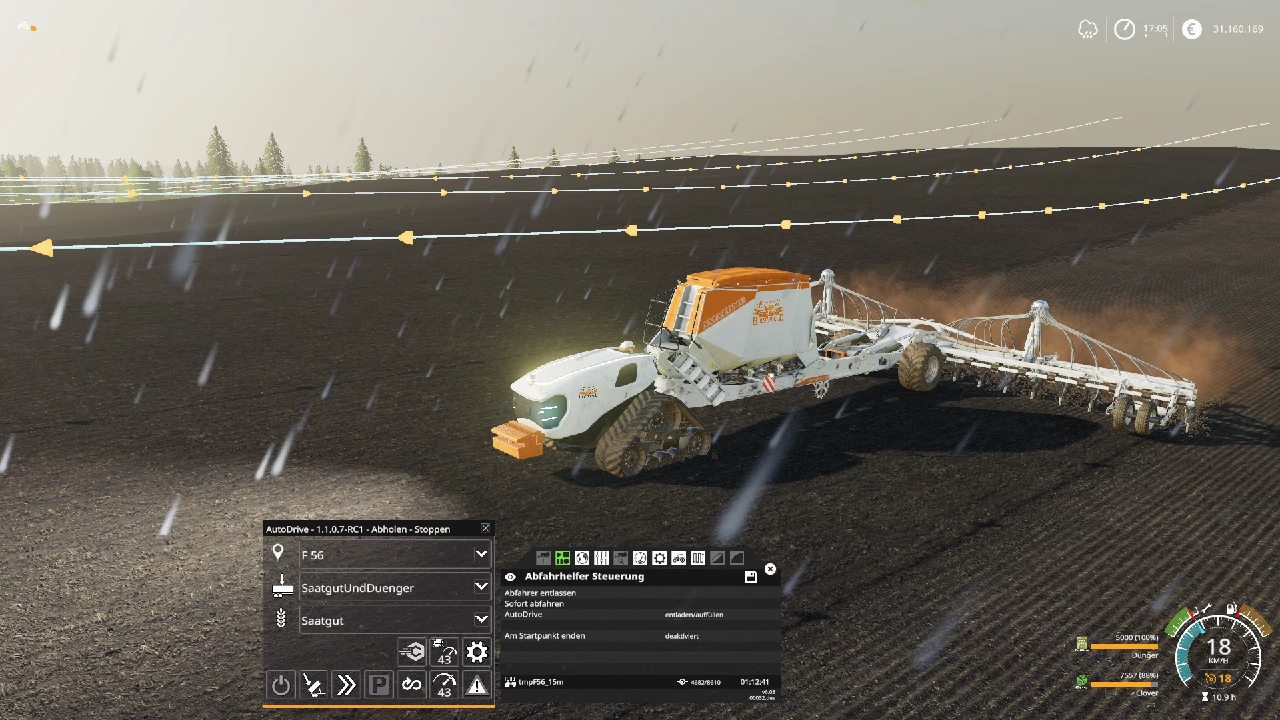This screenshot has height=720, width=1280.
Task: Close the Abfahrhelfer Steuerung panel
Action: (x=770, y=569)
